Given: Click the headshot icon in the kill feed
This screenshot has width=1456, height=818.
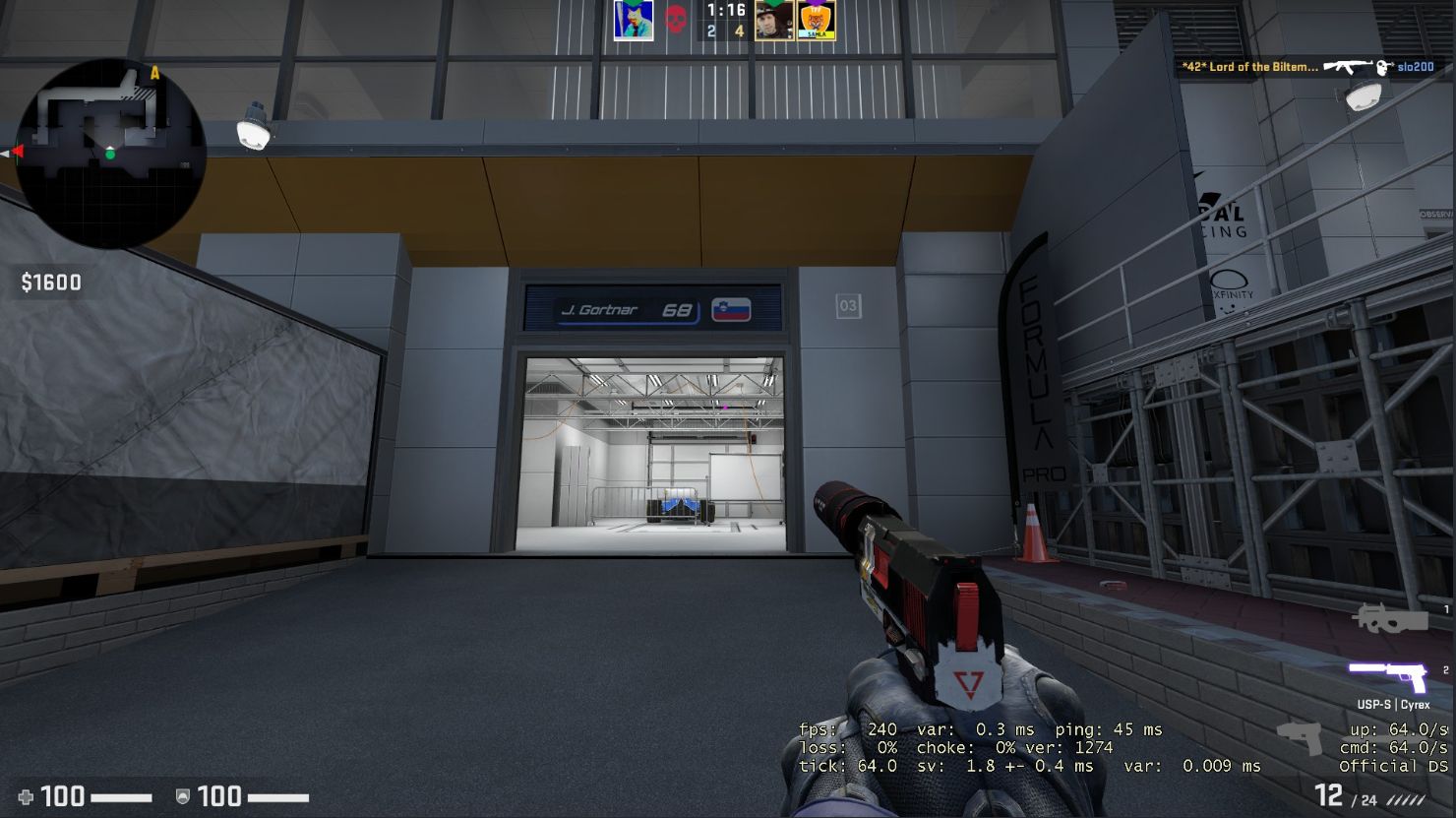Looking at the screenshot, I should click(x=1384, y=68).
